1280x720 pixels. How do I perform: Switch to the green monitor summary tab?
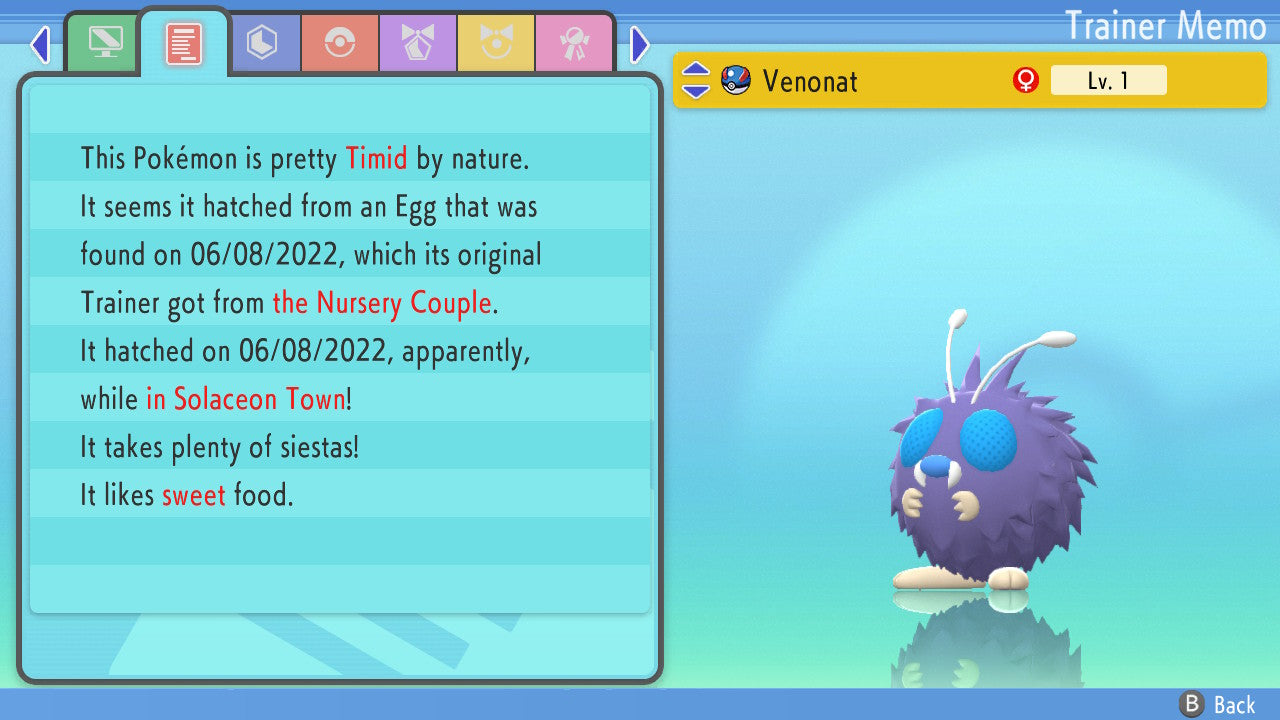point(103,42)
